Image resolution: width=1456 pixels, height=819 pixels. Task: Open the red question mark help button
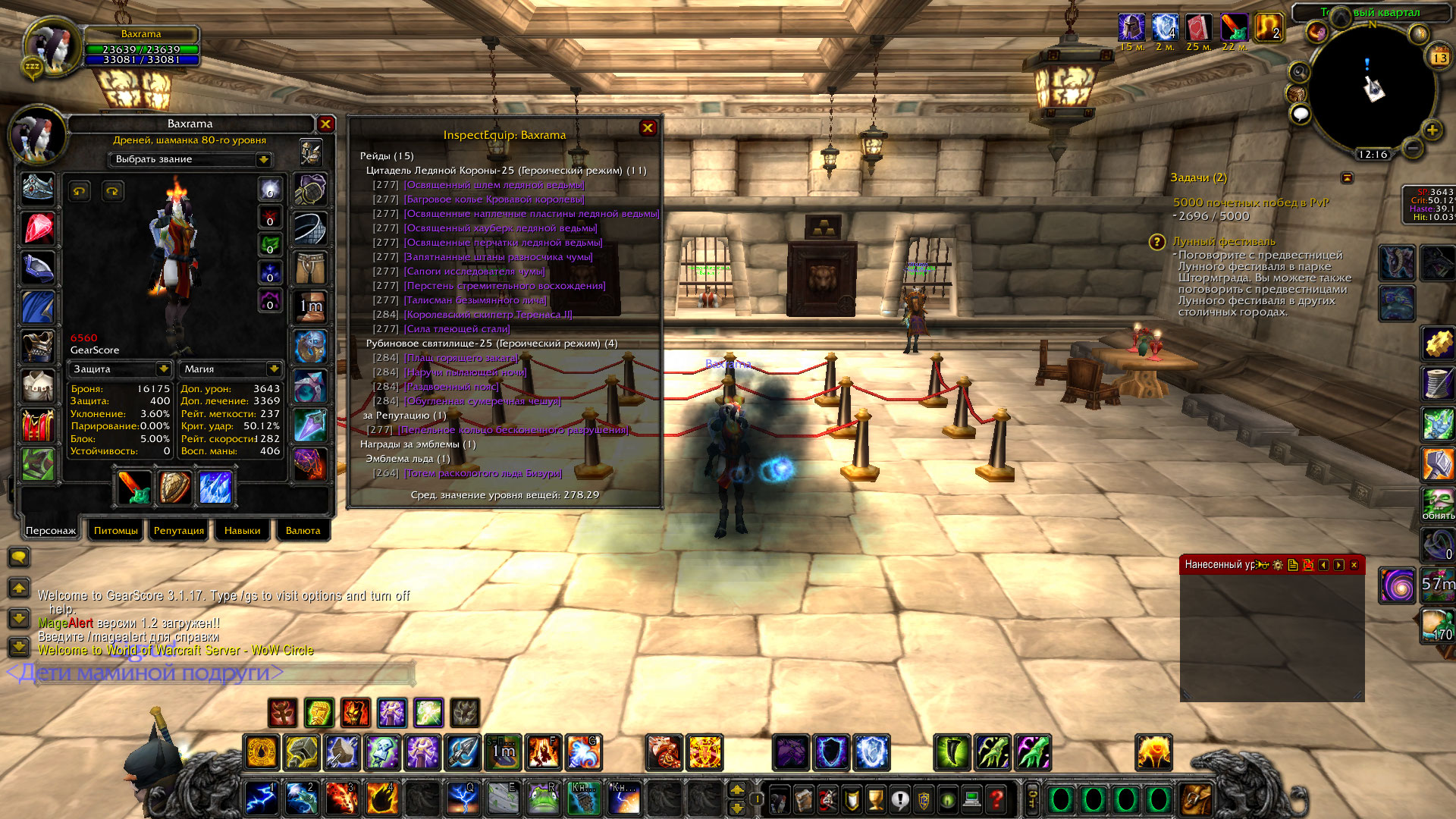pyautogui.click(x=996, y=799)
